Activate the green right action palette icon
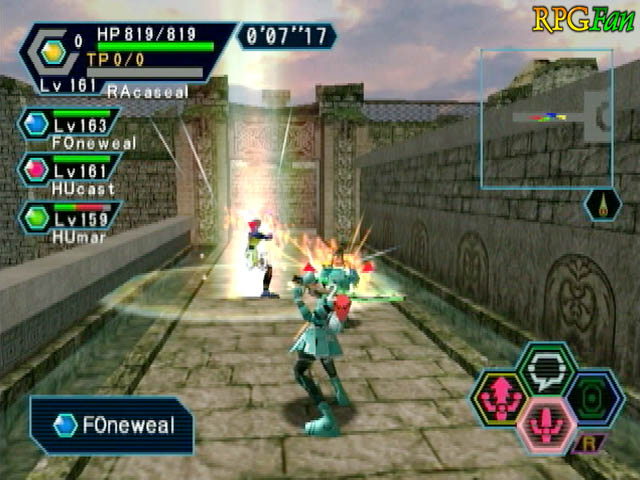 click(x=594, y=398)
